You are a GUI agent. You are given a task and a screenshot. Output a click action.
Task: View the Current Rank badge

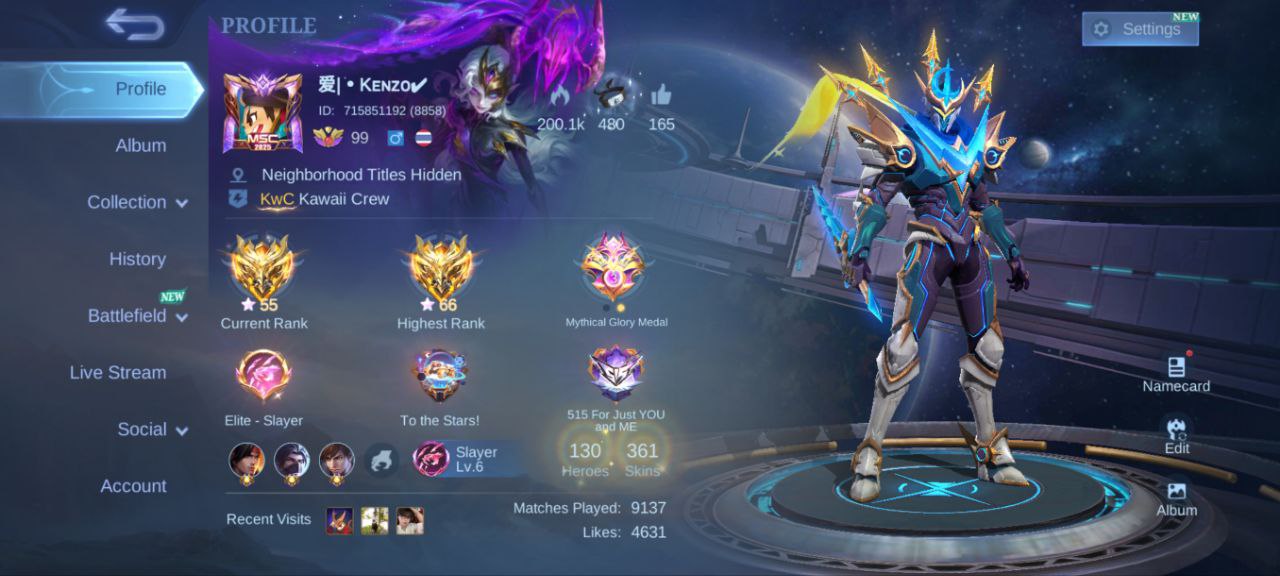tap(263, 269)
